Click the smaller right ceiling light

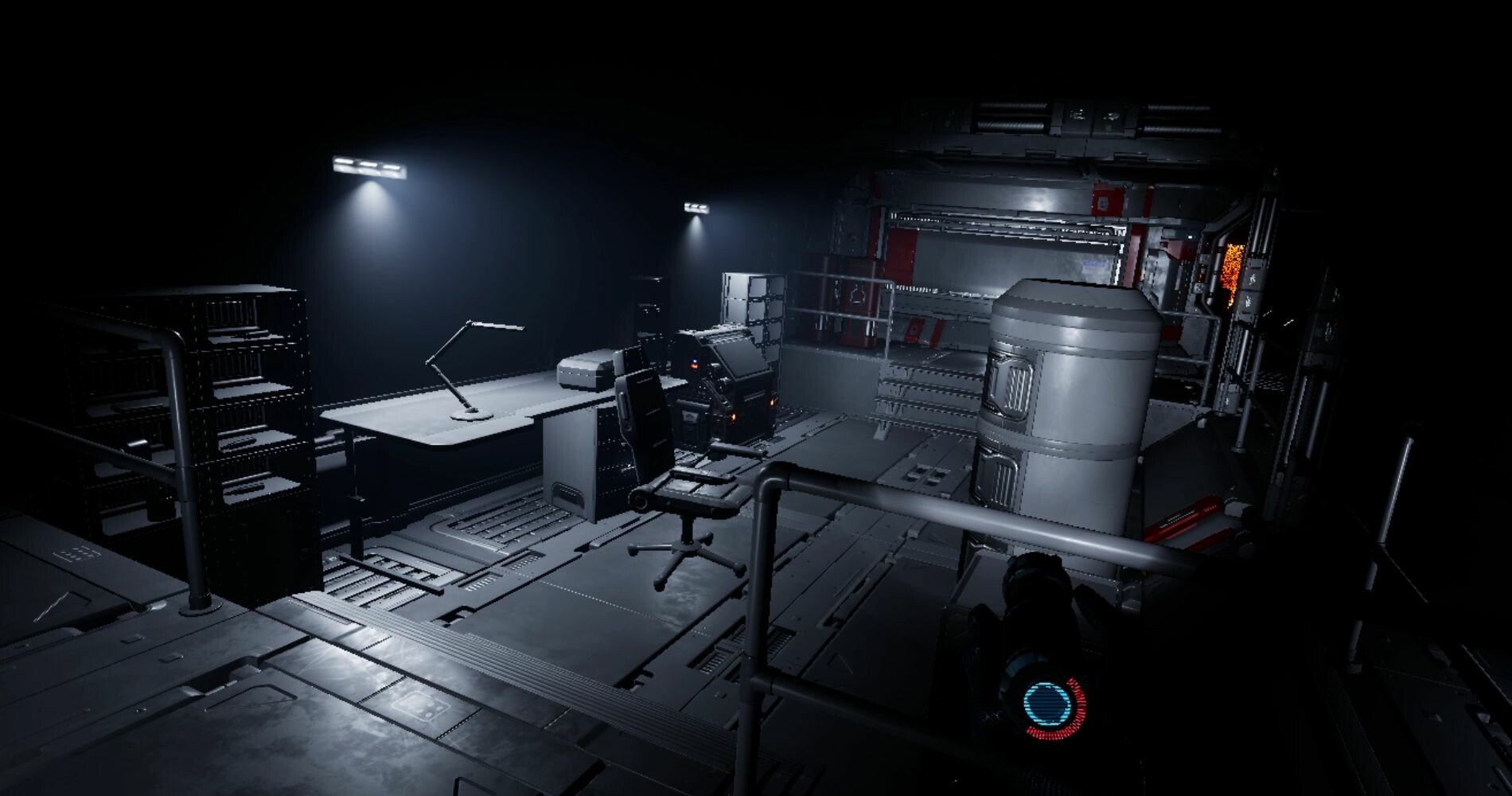tap(695, 207)
